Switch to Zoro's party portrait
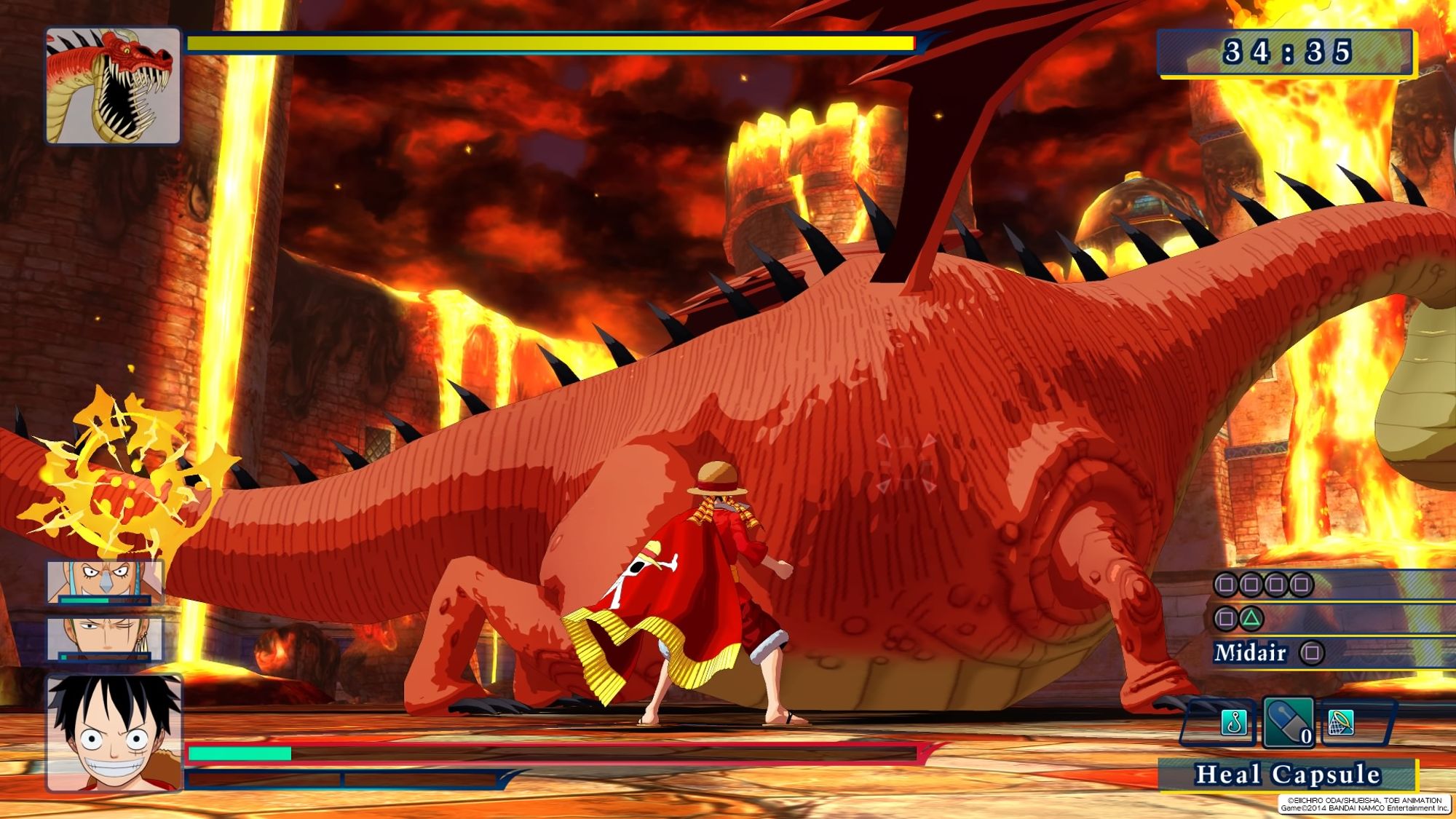Screen dimensions: 1456x819 click(x=106, y=638)
